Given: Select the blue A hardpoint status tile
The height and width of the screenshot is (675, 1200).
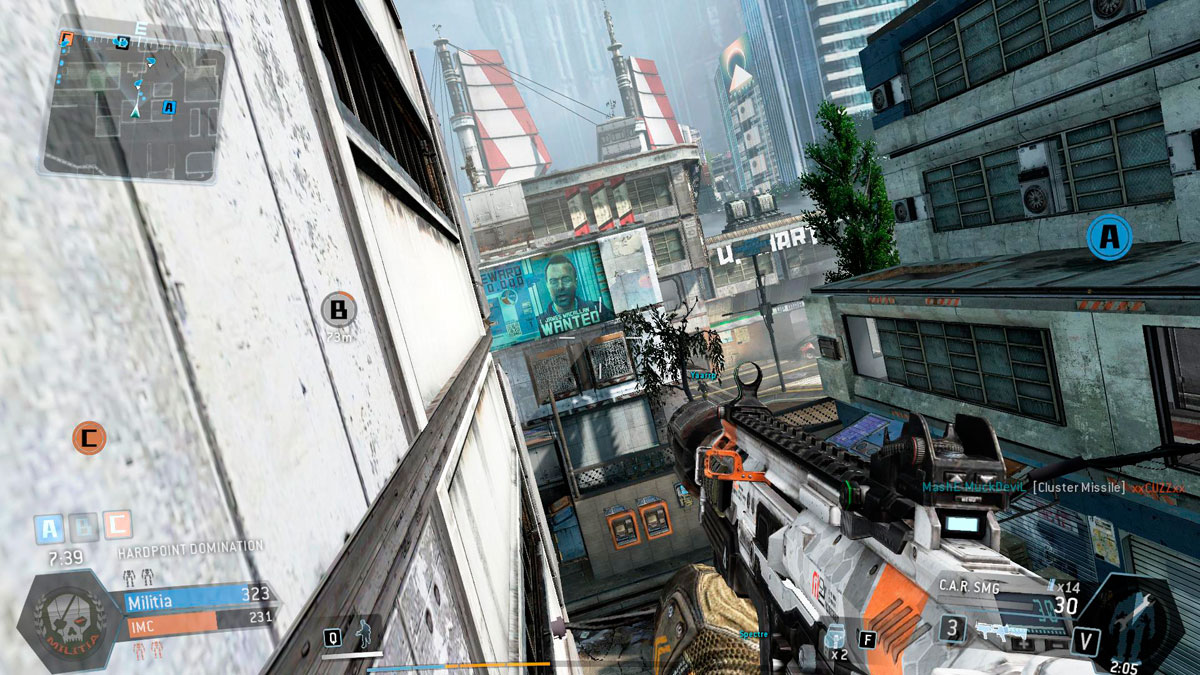Looking at the screenshot, I should pyautogui.click(x=49, y=527).
